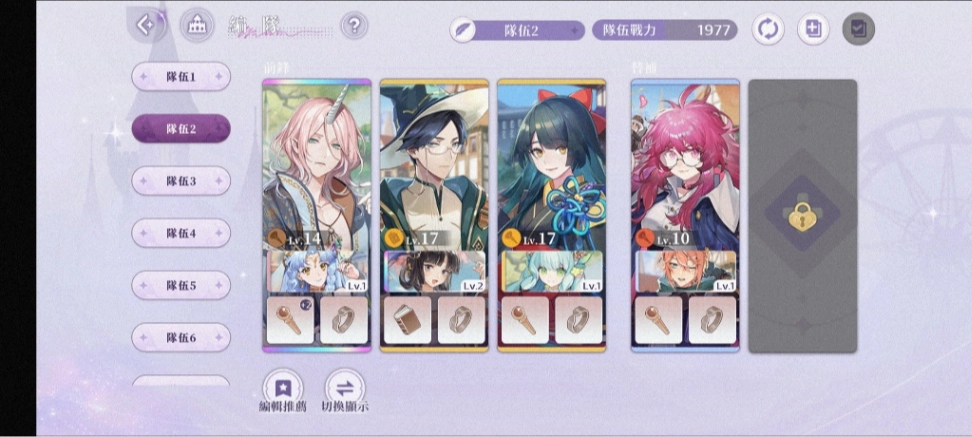Open the book weapon equipment slot
Screen dimensions: 972x437
[408, 319]
